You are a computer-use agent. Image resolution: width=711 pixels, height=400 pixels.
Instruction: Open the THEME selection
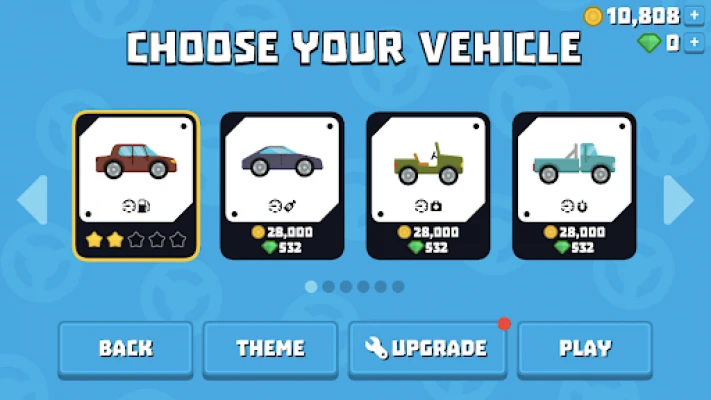(x=270, y=349)
